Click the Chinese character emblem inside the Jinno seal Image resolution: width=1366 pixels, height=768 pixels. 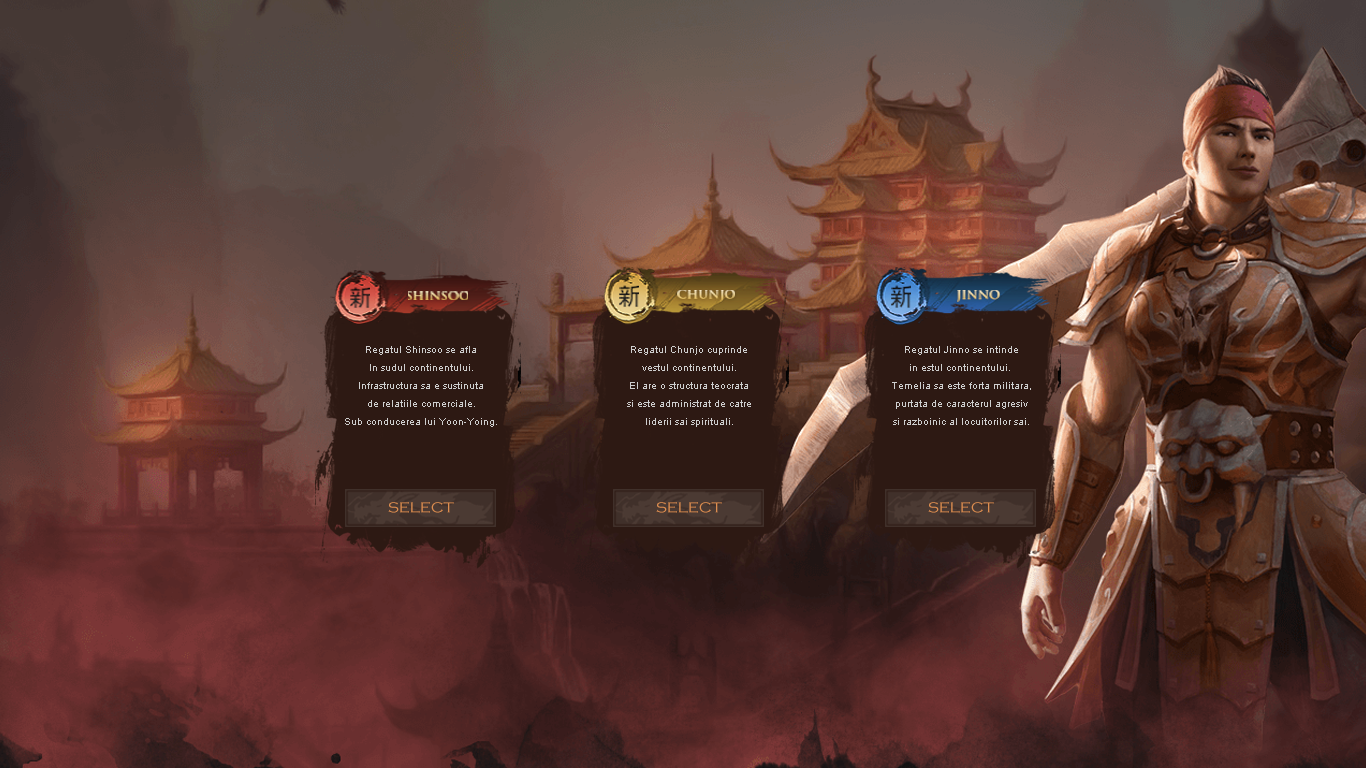(x=901, y=297)
